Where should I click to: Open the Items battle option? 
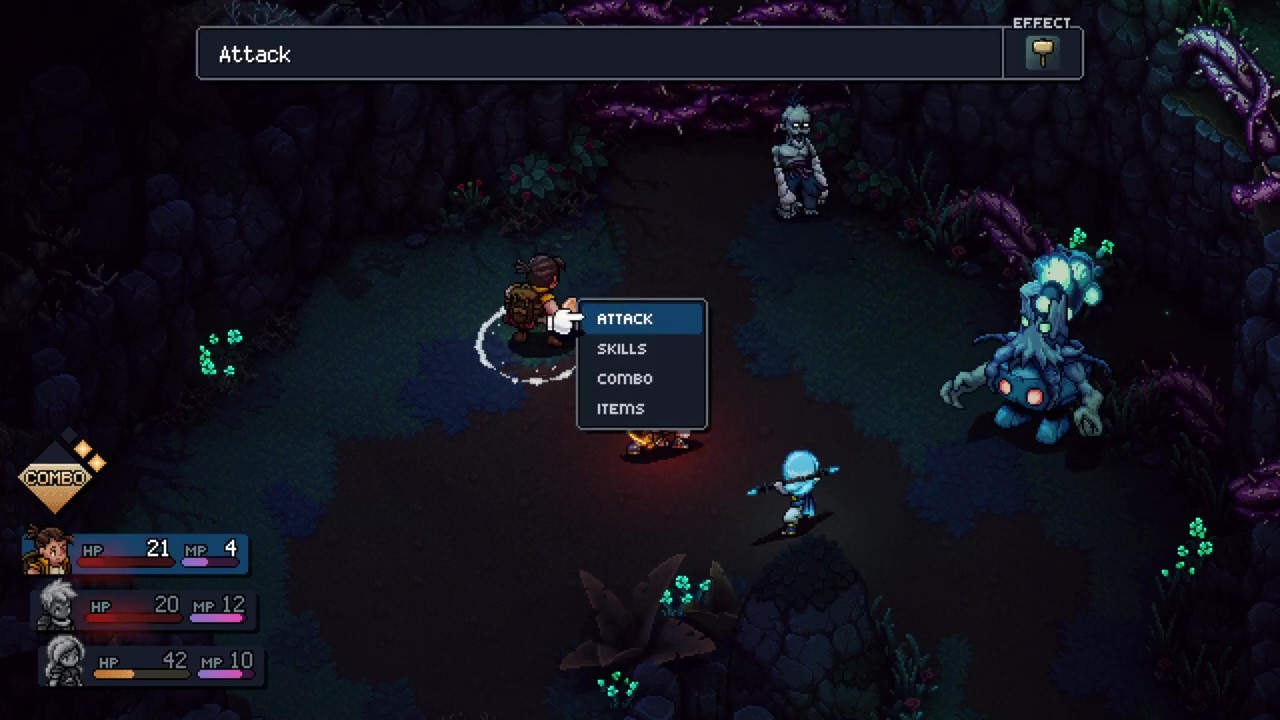tap(621, 409)
